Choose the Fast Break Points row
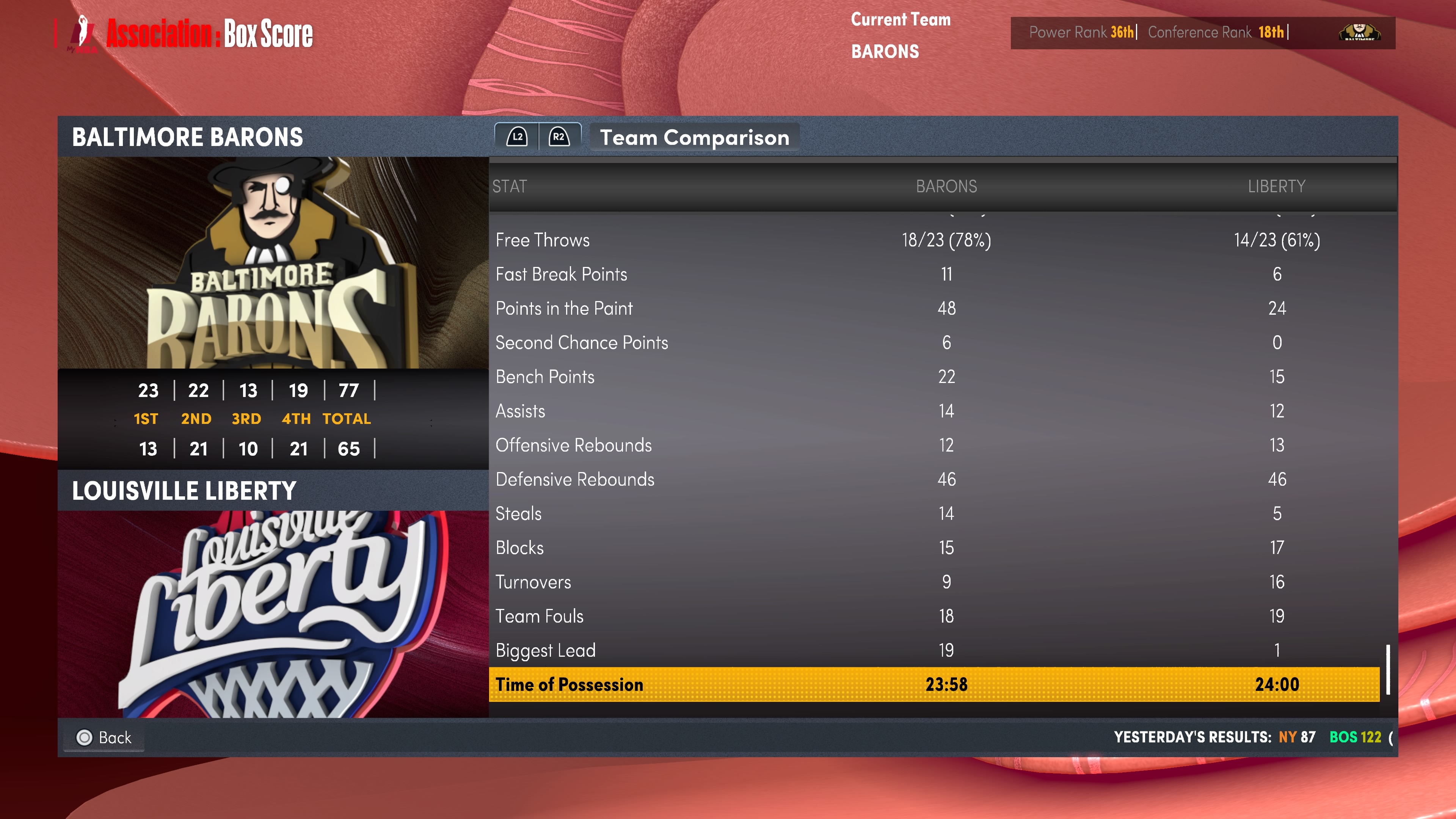 [934, 275]
